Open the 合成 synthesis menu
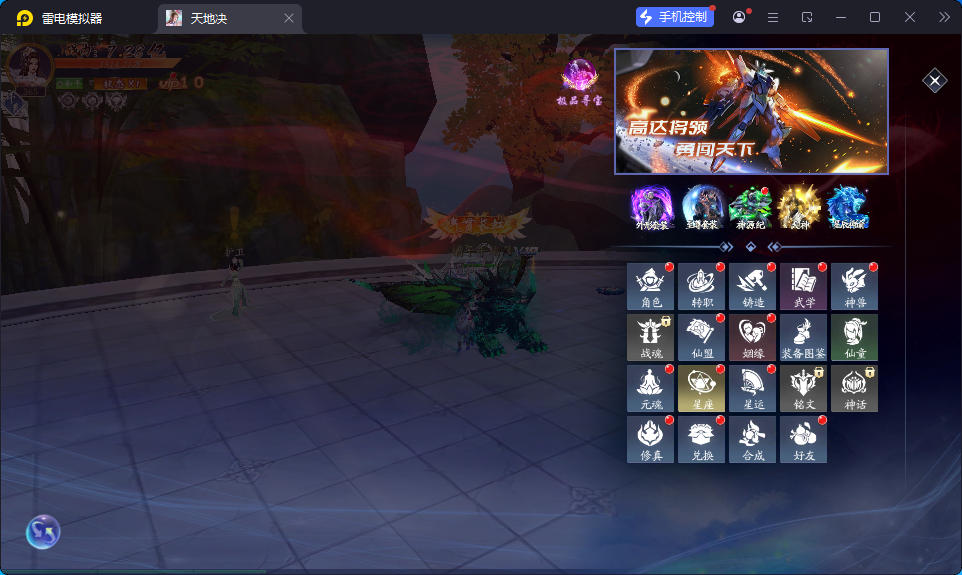Screen dimensions: 962x575 click(753, 439)
